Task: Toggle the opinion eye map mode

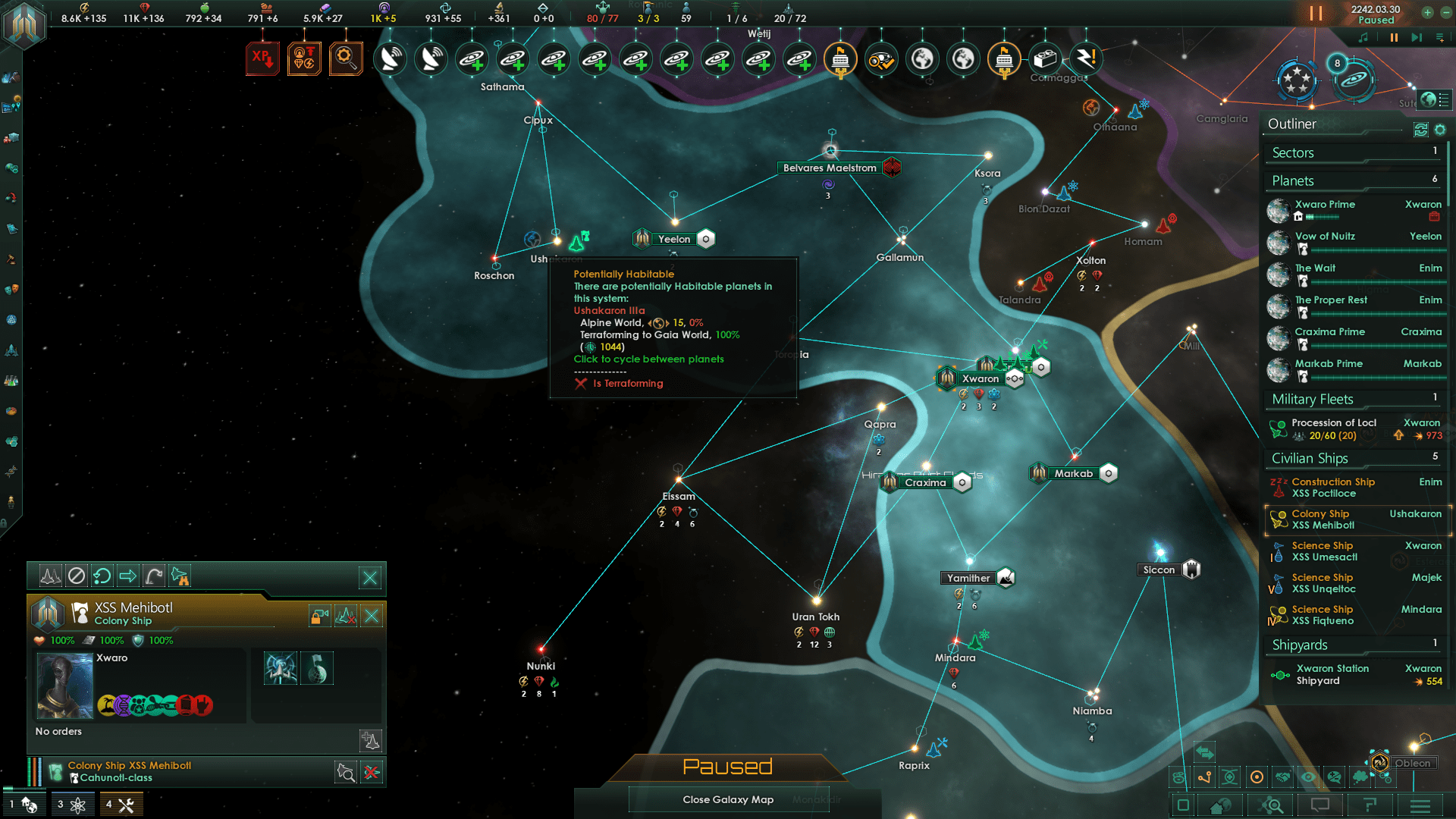Action: [x=1308, y=777]
